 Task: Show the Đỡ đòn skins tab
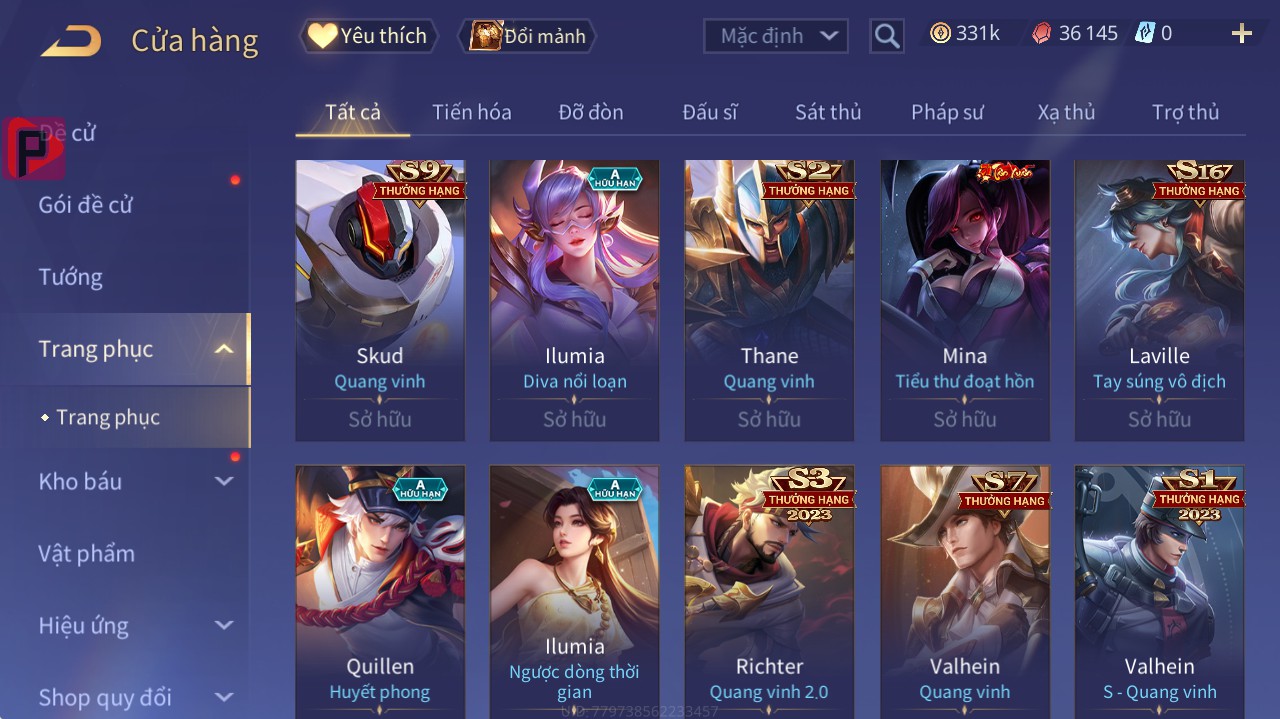point(590,112)
